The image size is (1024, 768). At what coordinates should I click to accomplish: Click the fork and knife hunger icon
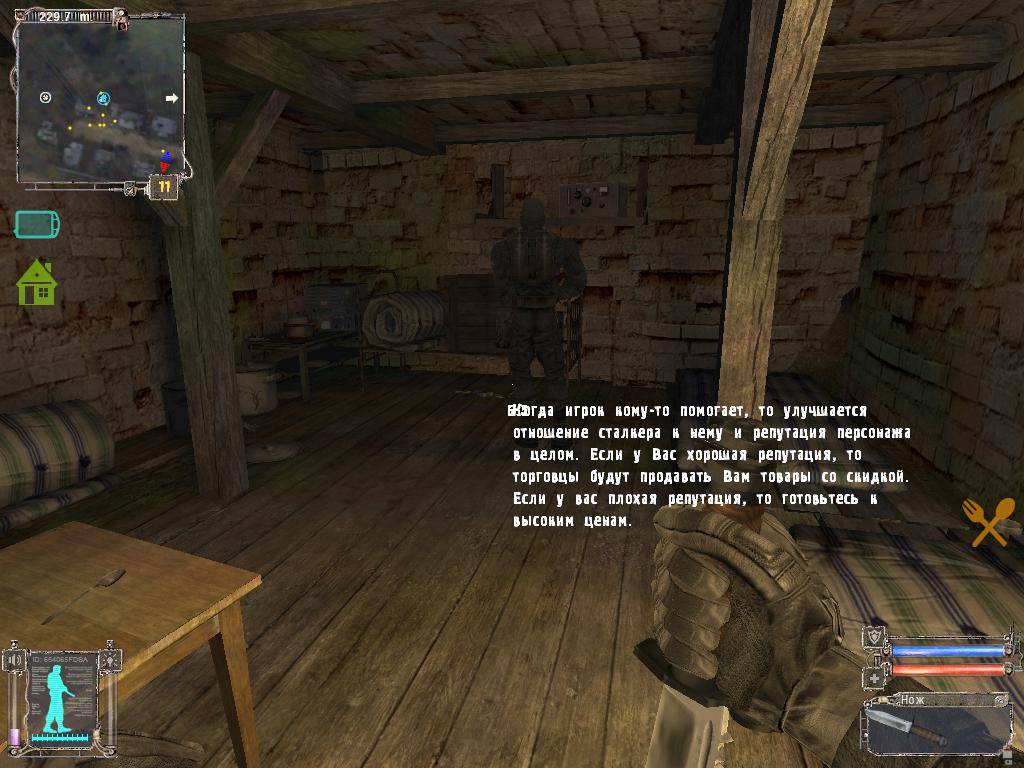(x=987, y=521)
